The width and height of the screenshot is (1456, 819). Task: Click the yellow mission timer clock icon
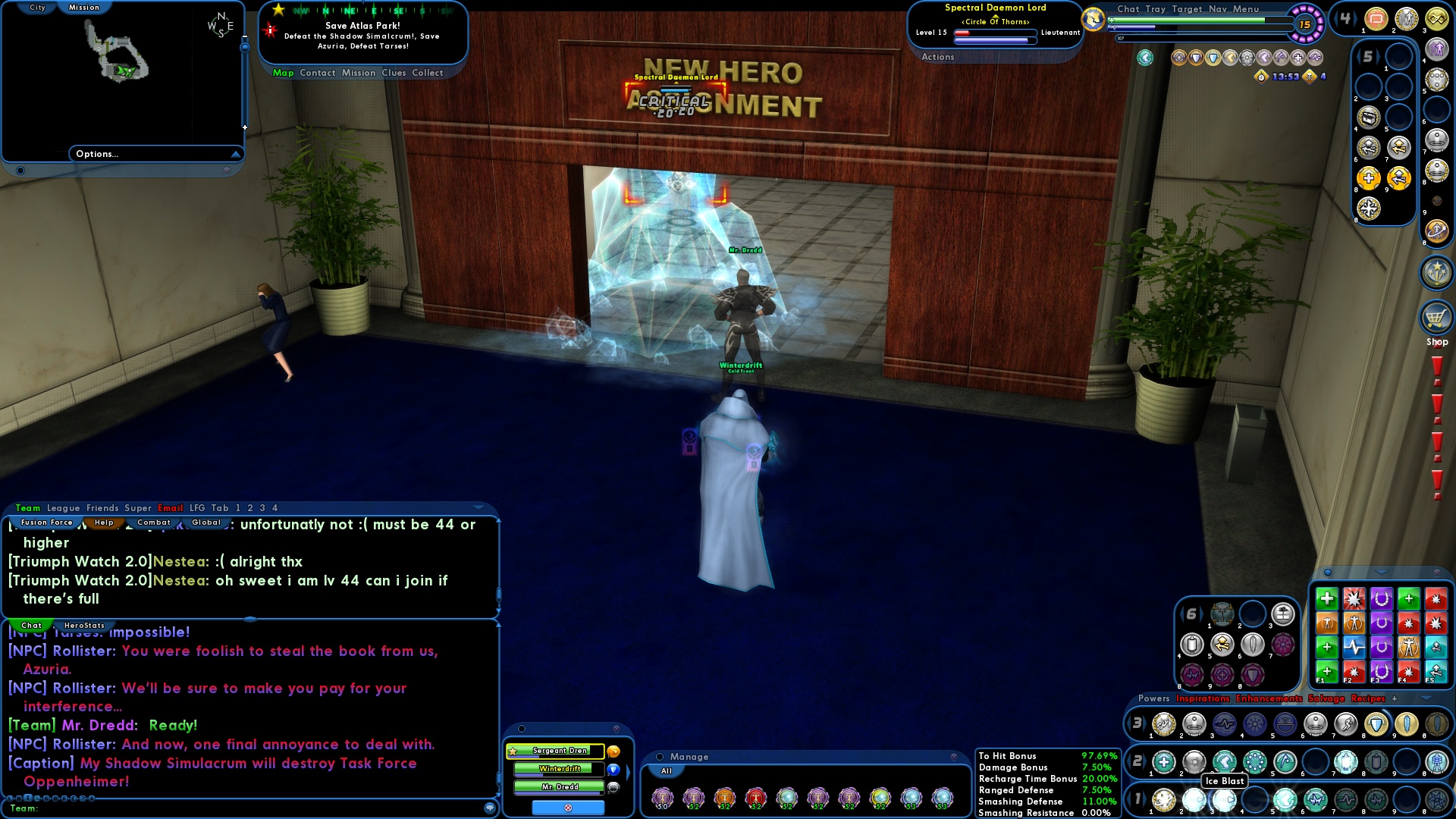[1260, 77]
